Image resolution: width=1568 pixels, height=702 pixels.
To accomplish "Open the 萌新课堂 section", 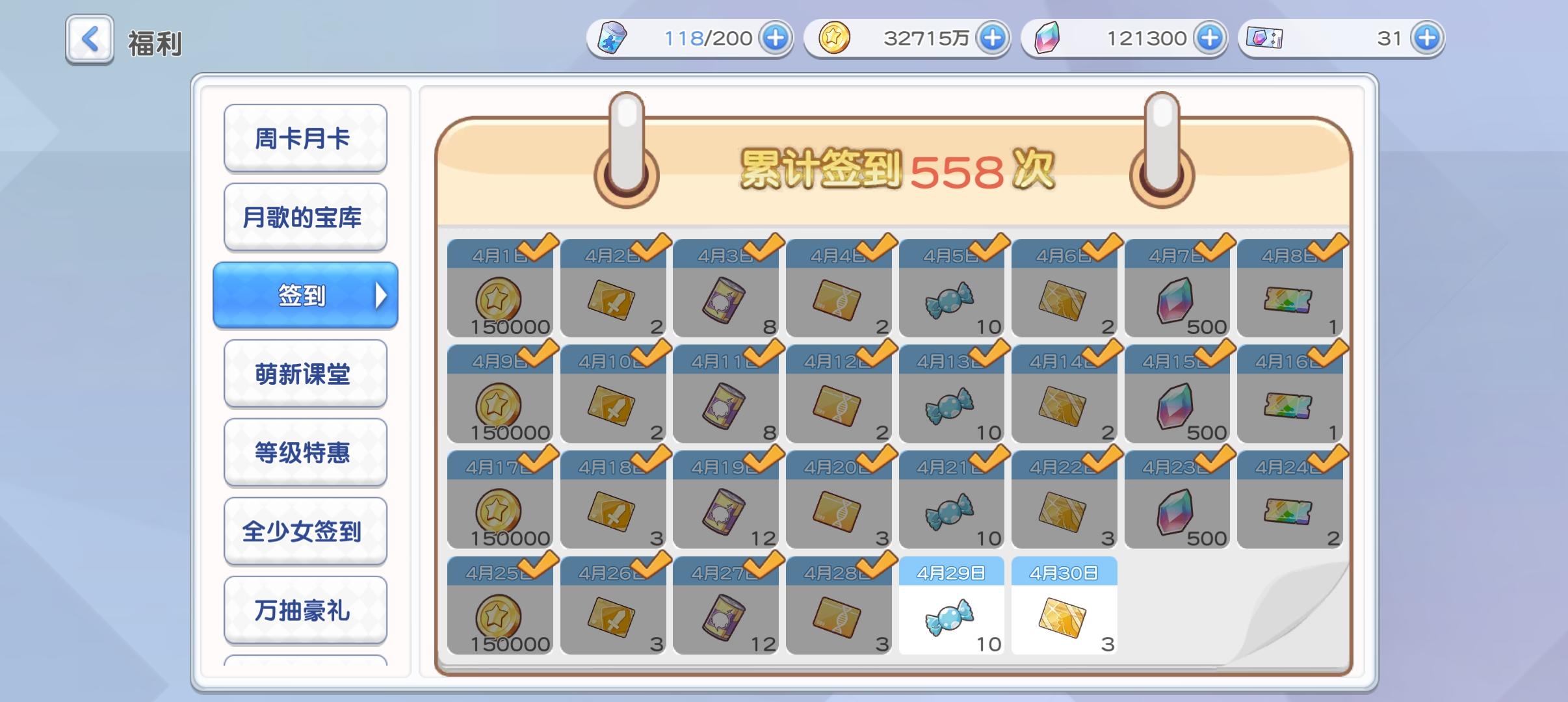I will click(x=306, y=374).
